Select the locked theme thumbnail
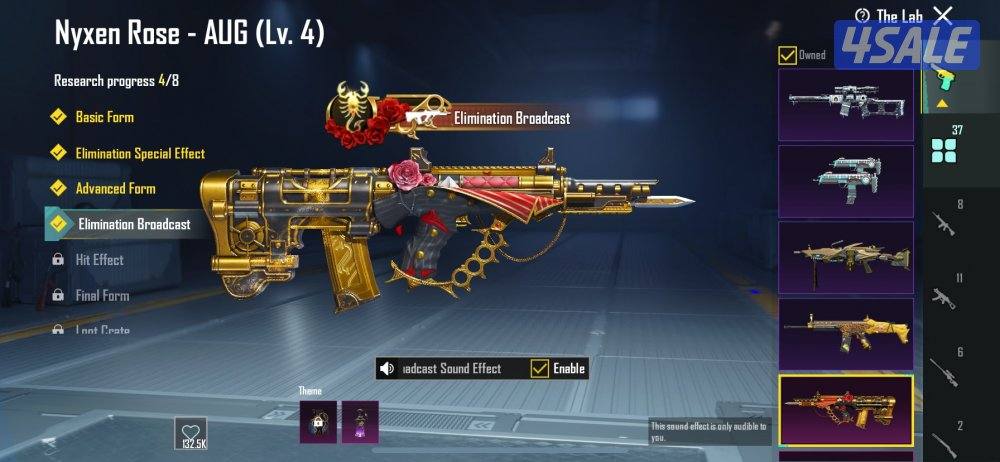This screenshot has width=1000, height=462. (317, 421)
